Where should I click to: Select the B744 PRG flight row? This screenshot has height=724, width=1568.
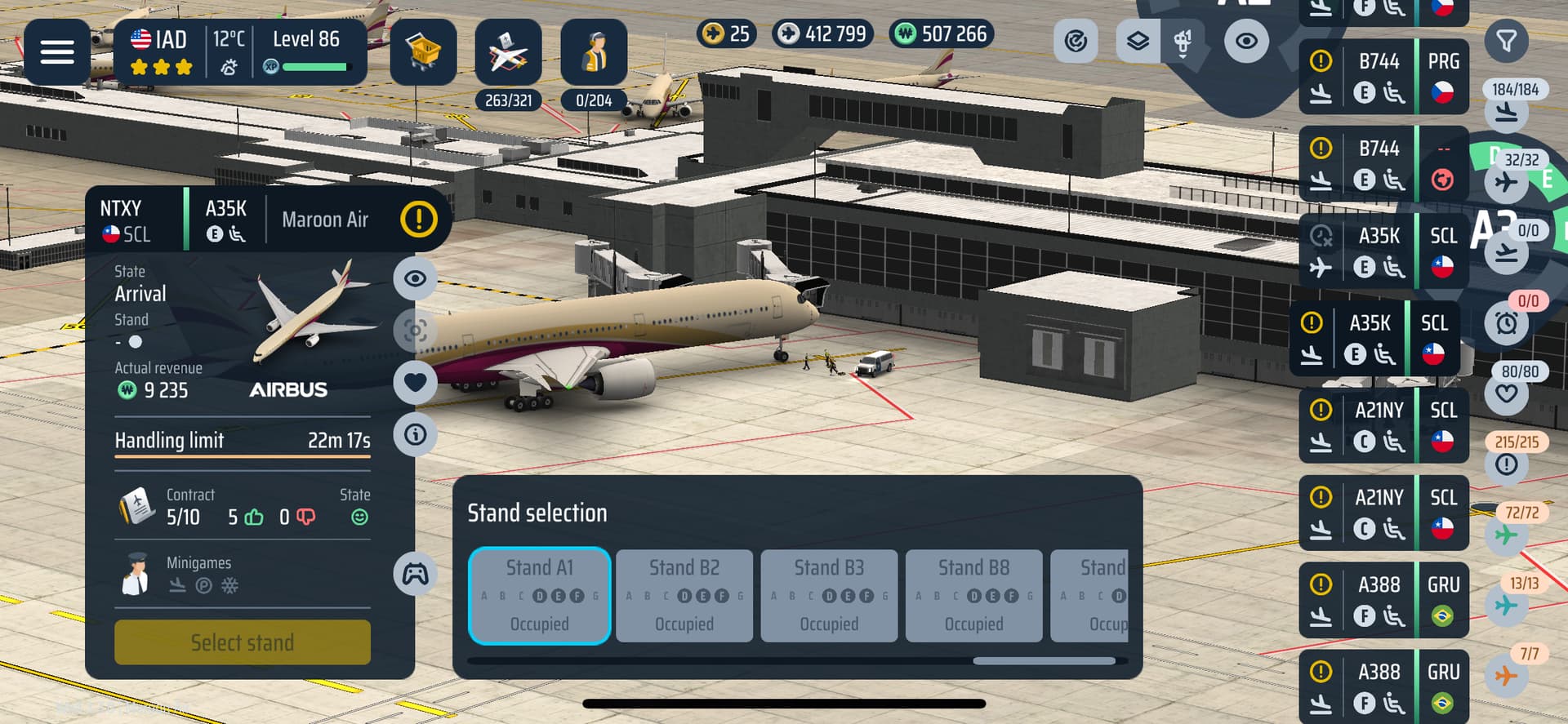tap(1383, 77)
